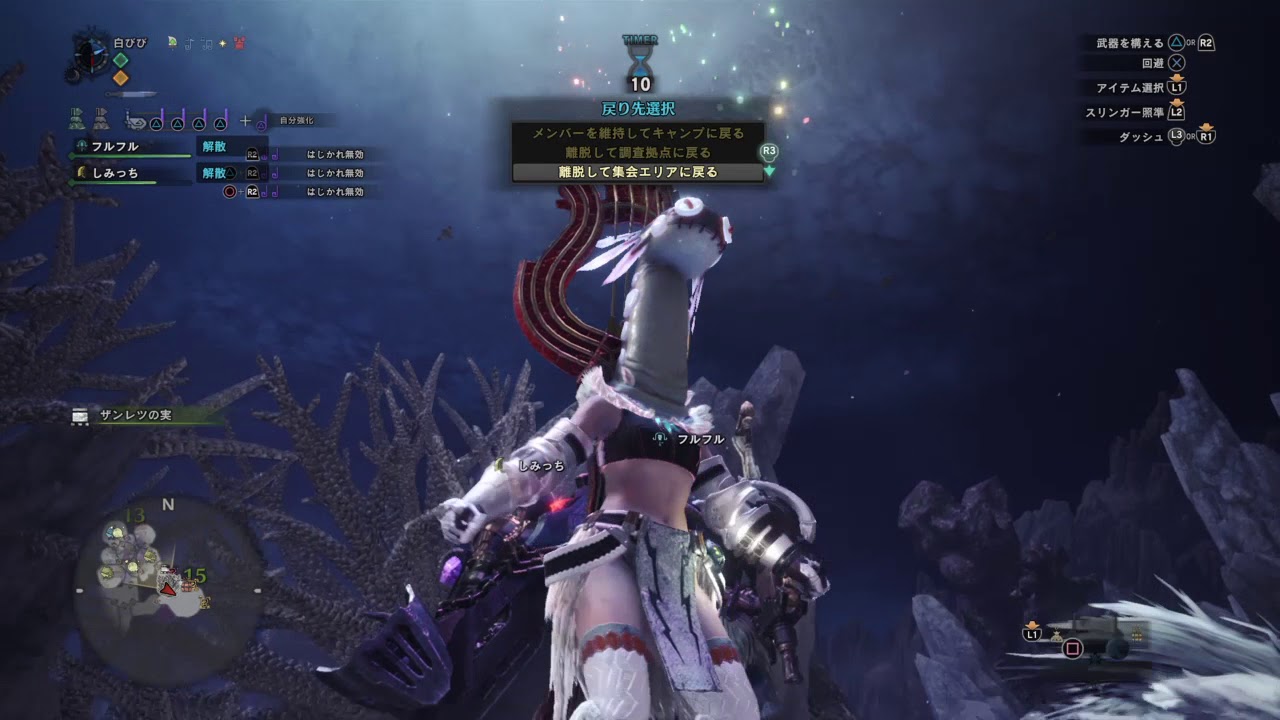Open the circular minimap
The width and height of the screenshot is (1280, 720).
[168, 590]
